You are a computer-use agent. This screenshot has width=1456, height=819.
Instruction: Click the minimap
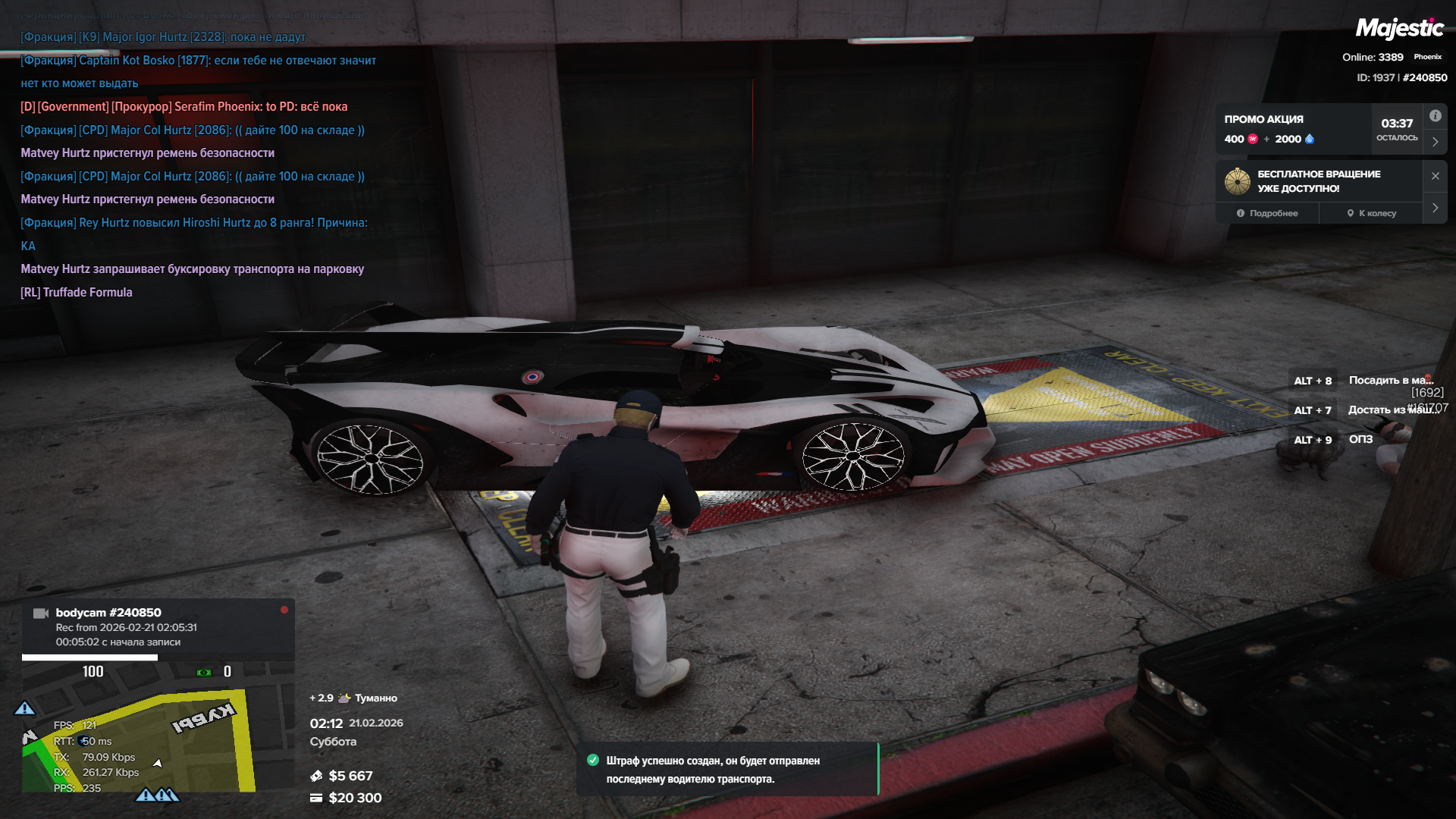[138, 739]
